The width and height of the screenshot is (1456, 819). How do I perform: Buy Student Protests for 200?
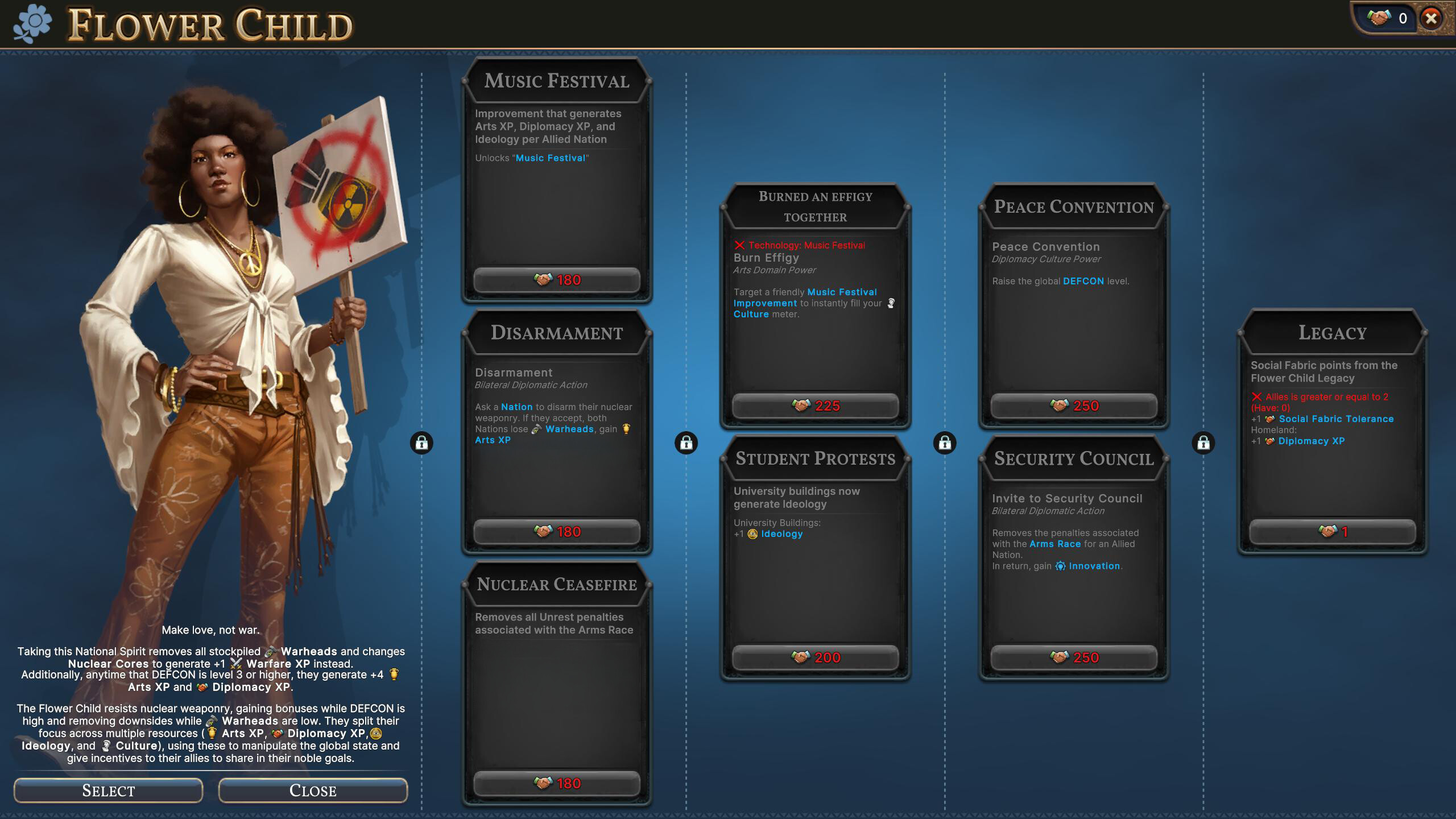(x=814, y=657)
